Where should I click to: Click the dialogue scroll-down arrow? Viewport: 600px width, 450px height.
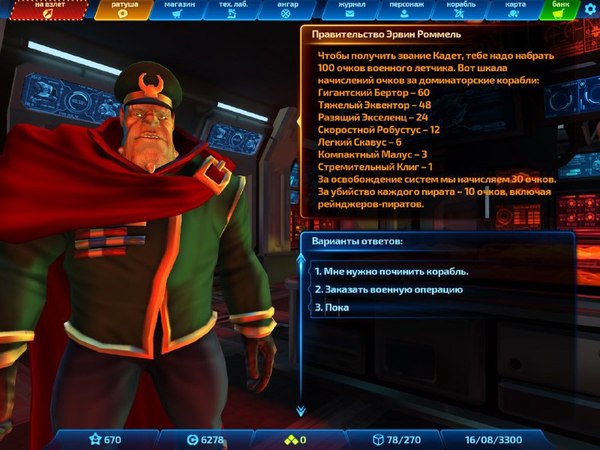299,410
